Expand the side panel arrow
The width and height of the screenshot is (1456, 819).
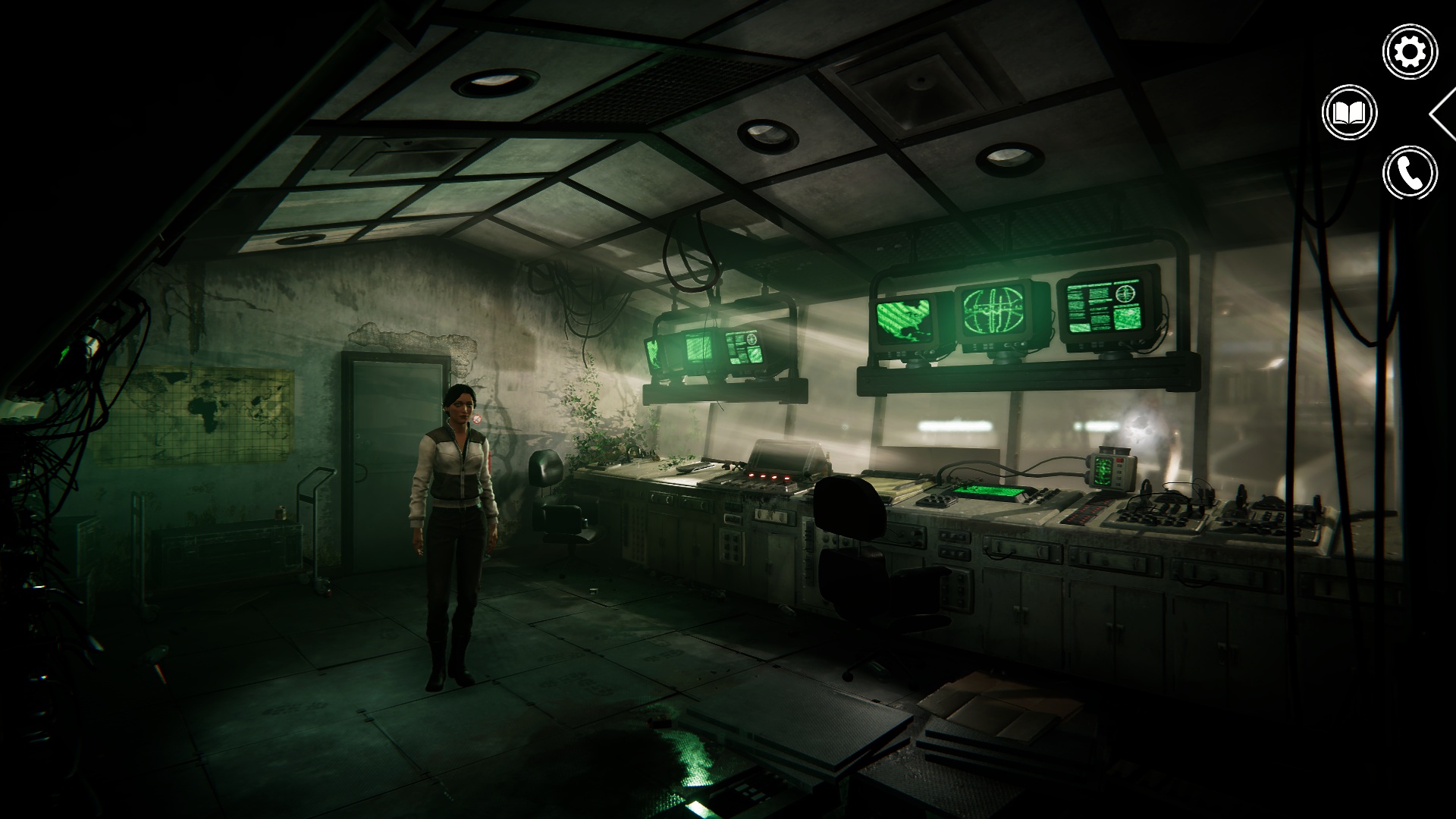click(1442, 114)
